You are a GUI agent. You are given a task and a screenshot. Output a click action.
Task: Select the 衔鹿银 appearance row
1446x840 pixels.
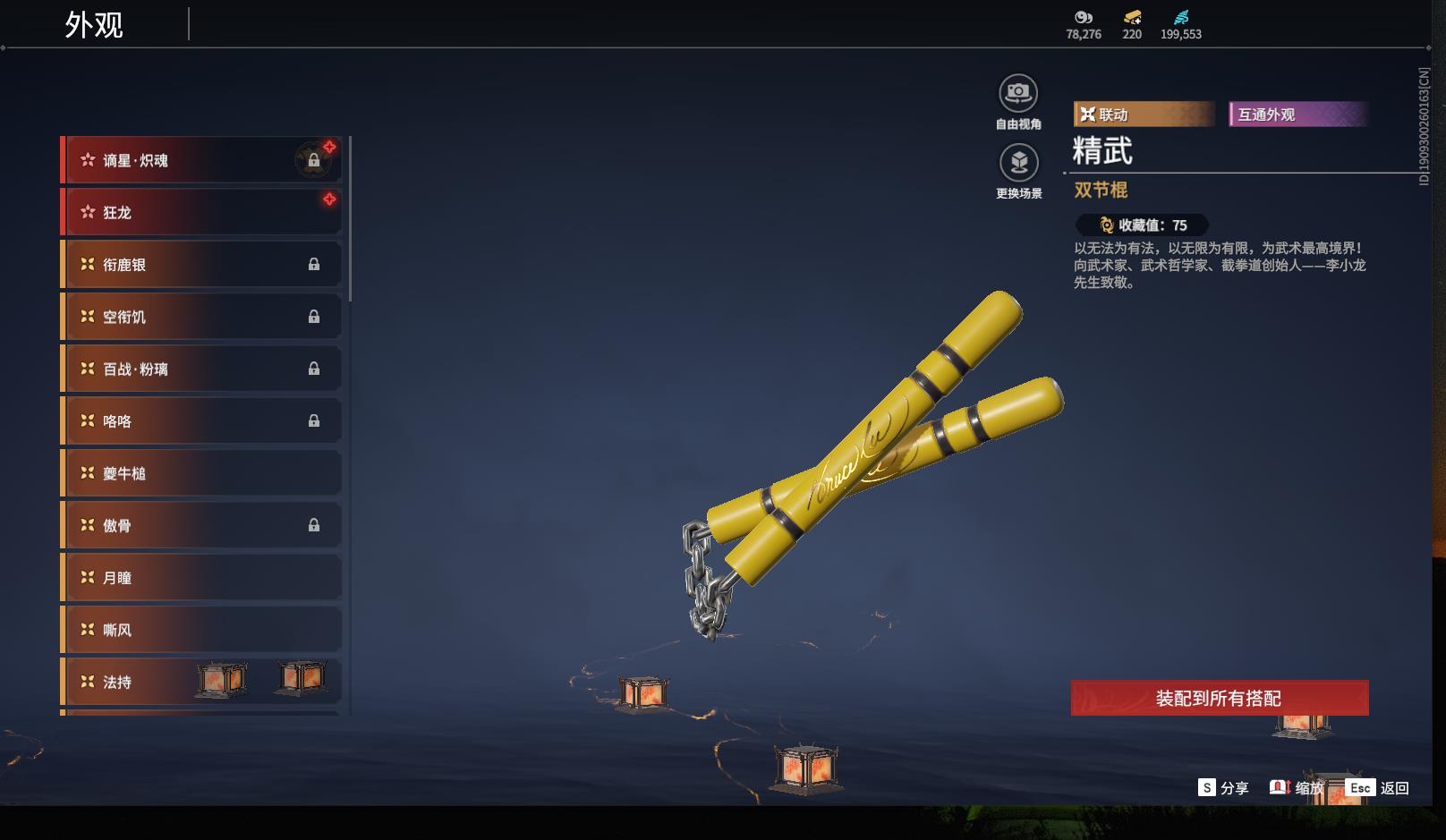[201, 265]
